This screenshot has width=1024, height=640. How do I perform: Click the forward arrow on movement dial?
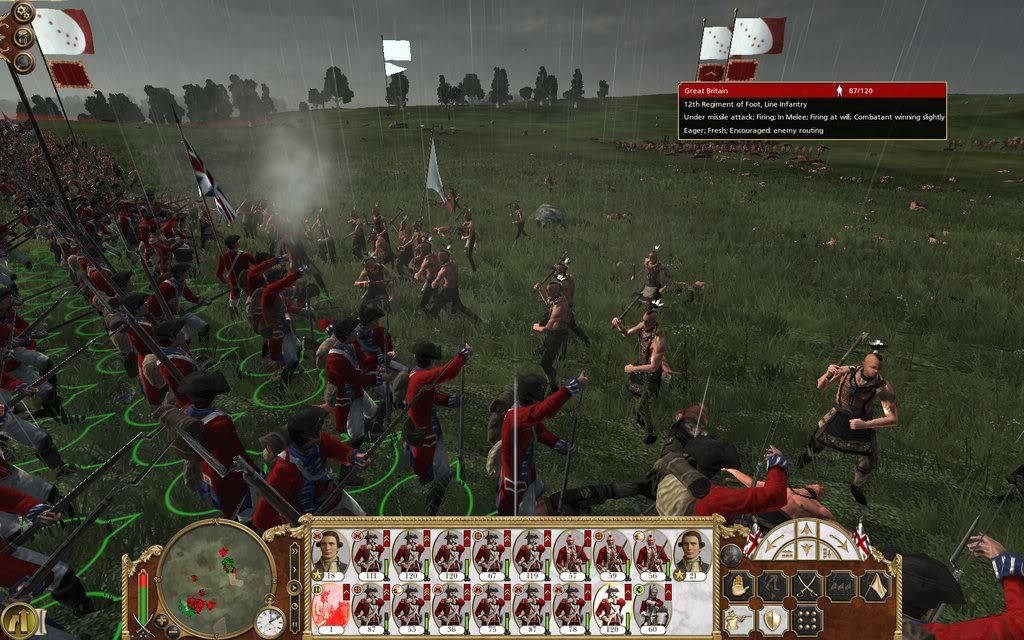(805, 530)
